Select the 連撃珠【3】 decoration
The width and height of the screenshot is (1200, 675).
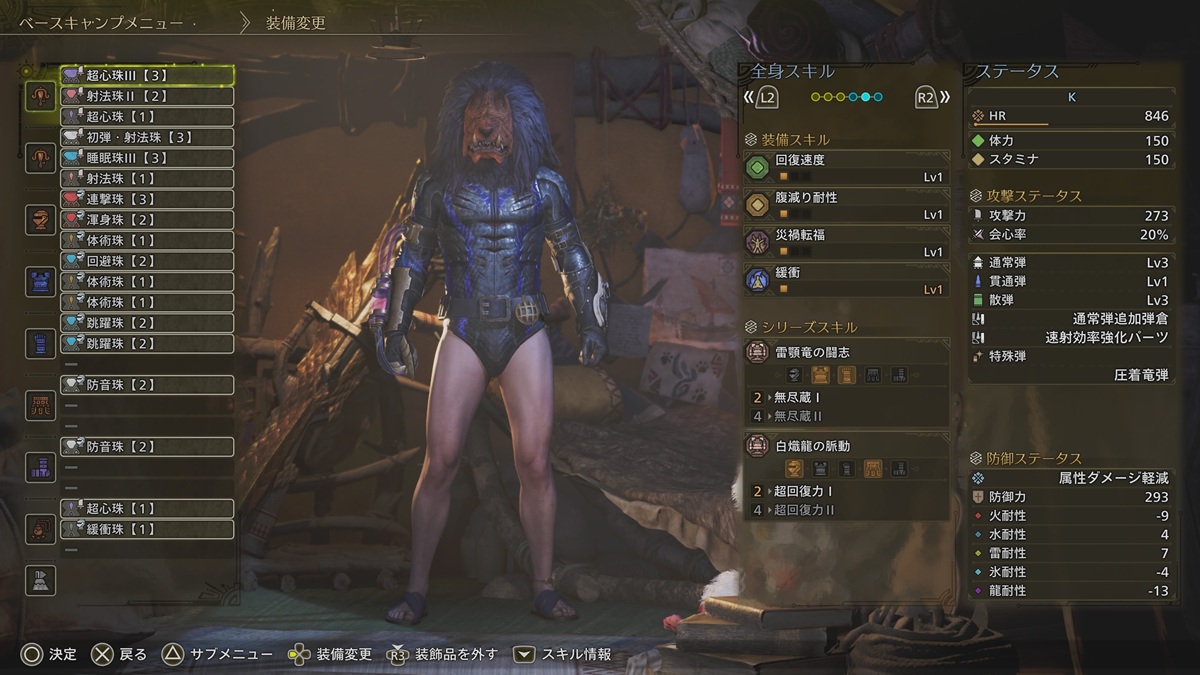(147, 199)
